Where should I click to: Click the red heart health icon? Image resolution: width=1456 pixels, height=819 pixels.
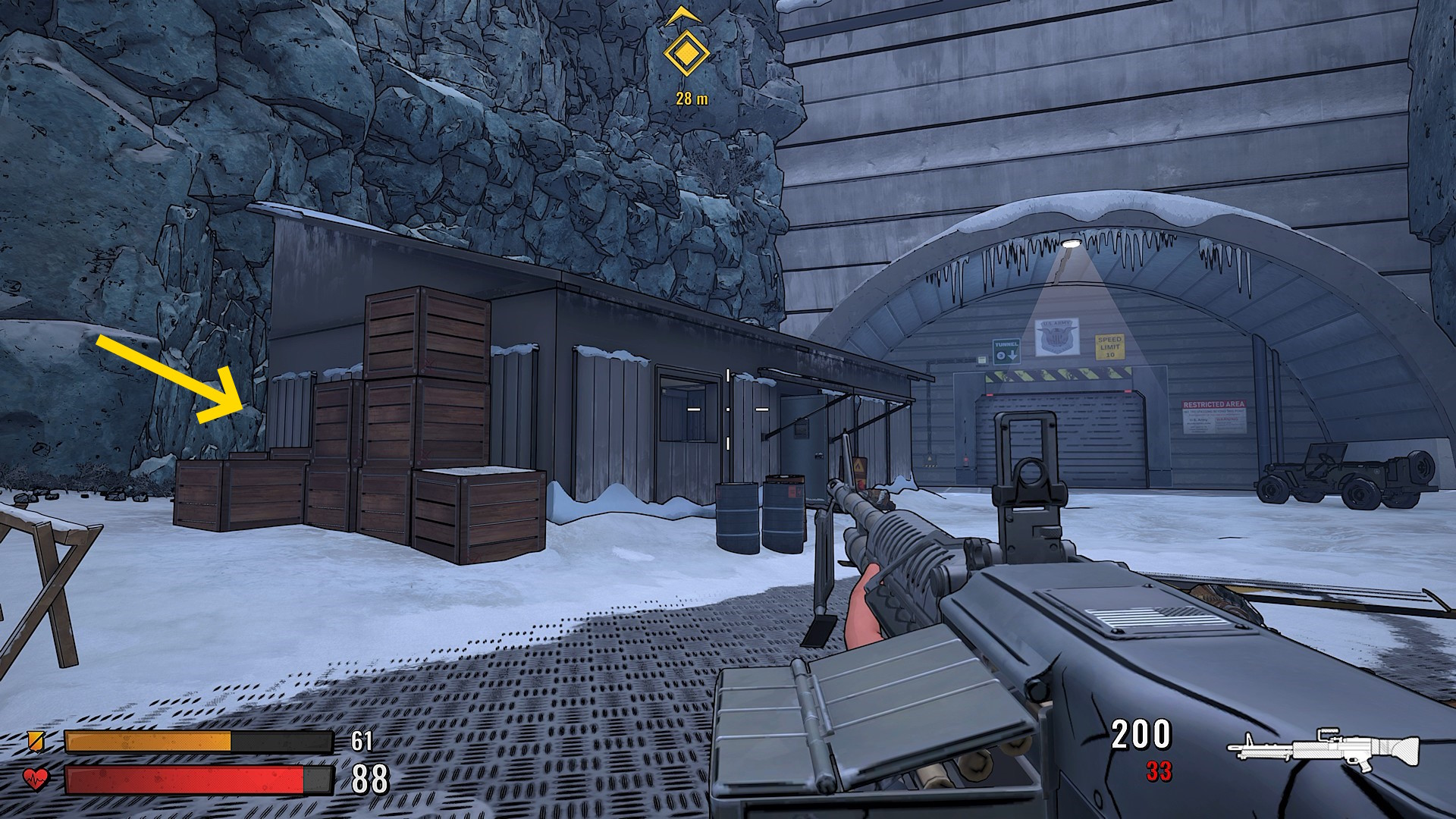point(36,779)
